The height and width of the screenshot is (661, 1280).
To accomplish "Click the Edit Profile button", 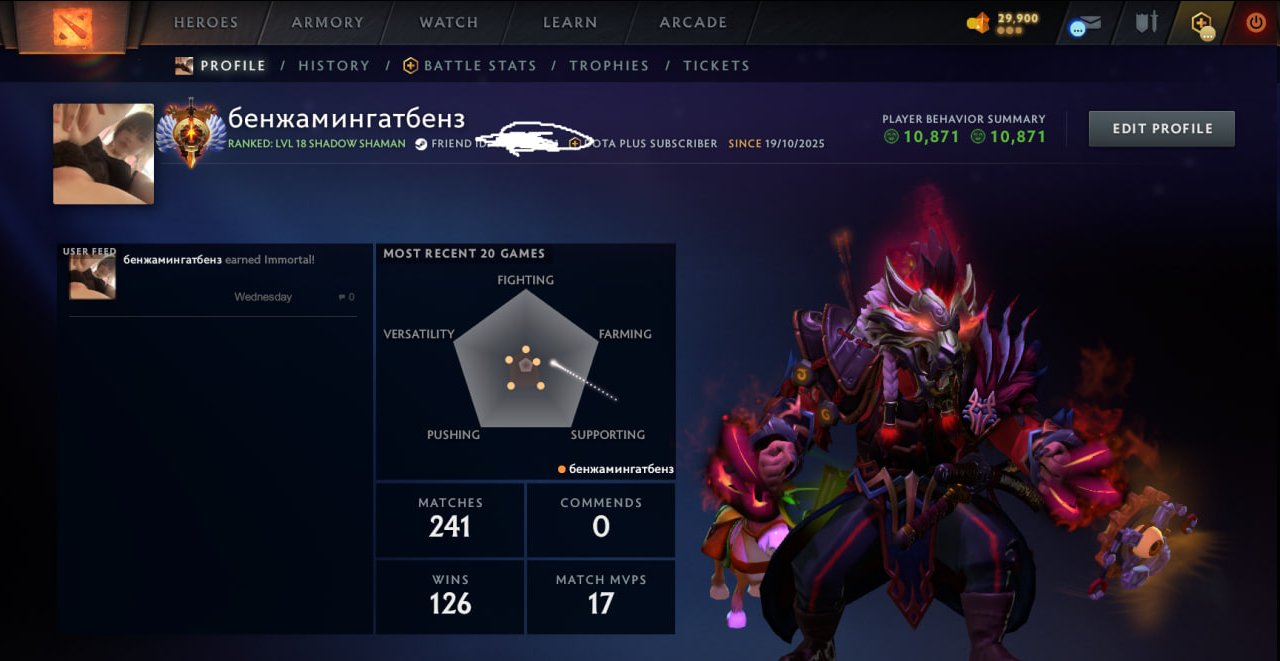I will 1161,129.
